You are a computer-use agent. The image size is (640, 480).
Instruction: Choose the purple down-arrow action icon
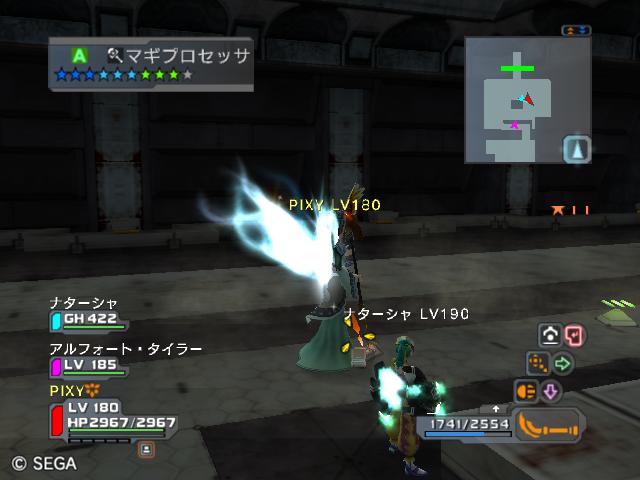[x=549, y=391]
